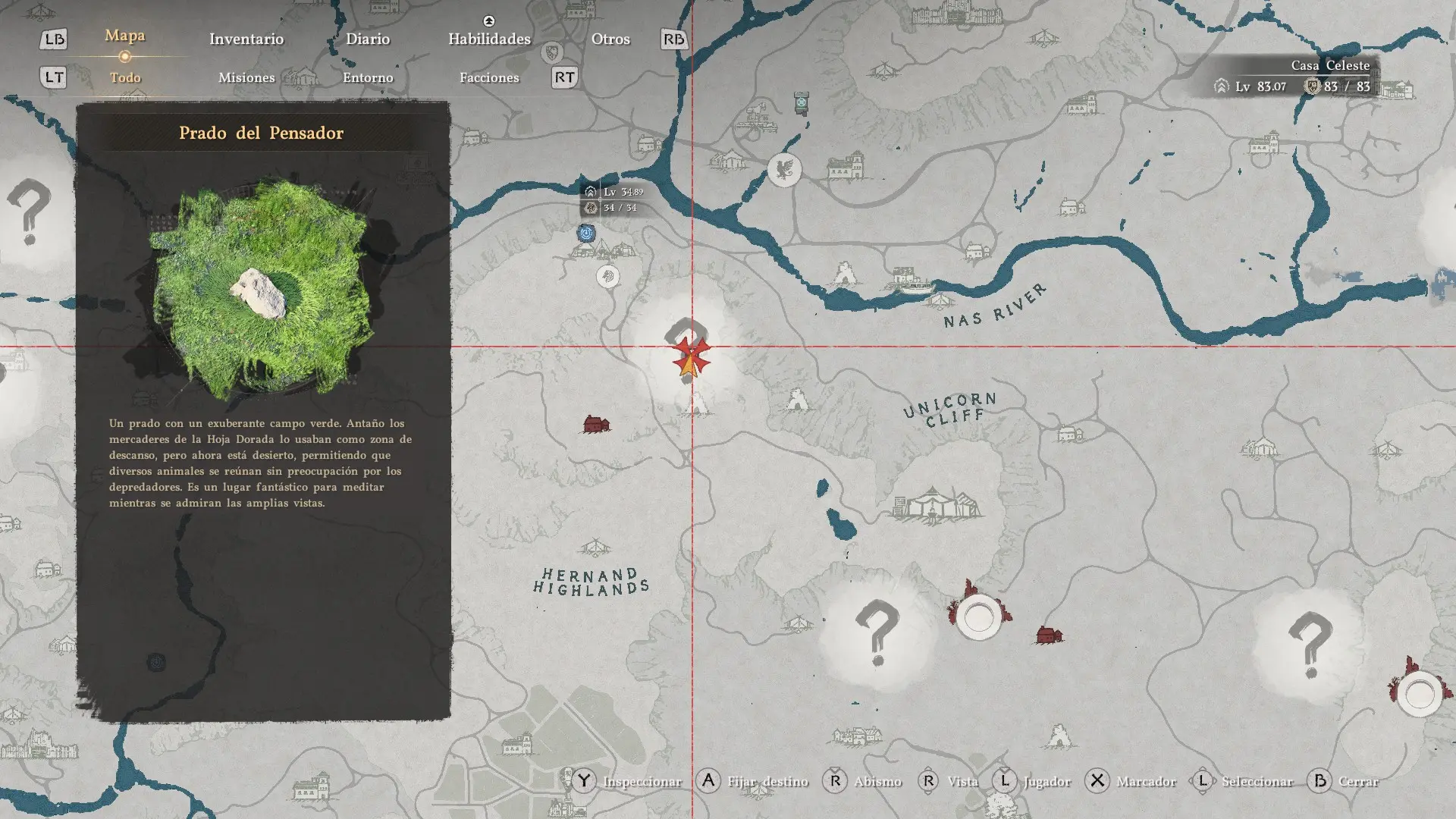Select the blue fast-travel marker under Lv 34.89
Image resolution: width=1456 pixels, height=819 pixels.
pyautogui.click(x=586, y=233)
